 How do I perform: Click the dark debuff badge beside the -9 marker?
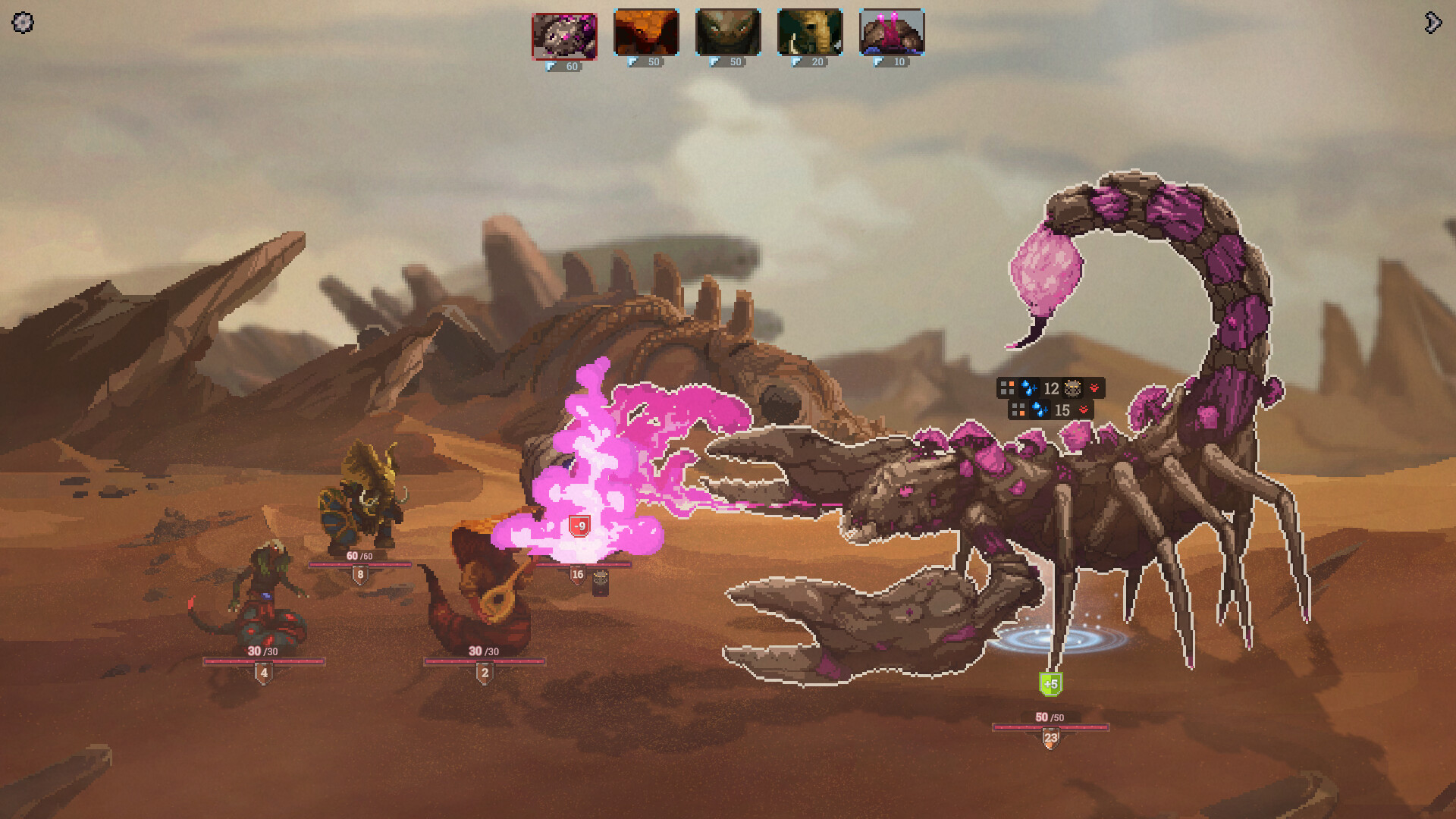[x=599, y=582]
